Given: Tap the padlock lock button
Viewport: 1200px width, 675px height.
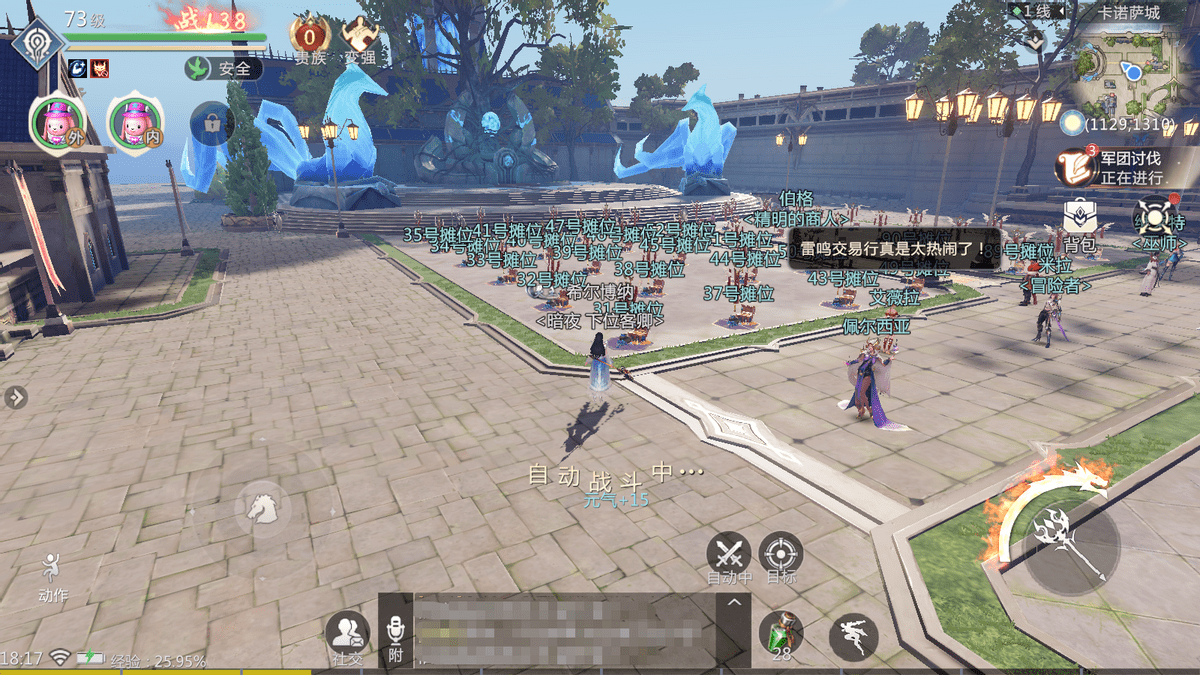Looking at the screenshot, I should [x=212, y=123].
